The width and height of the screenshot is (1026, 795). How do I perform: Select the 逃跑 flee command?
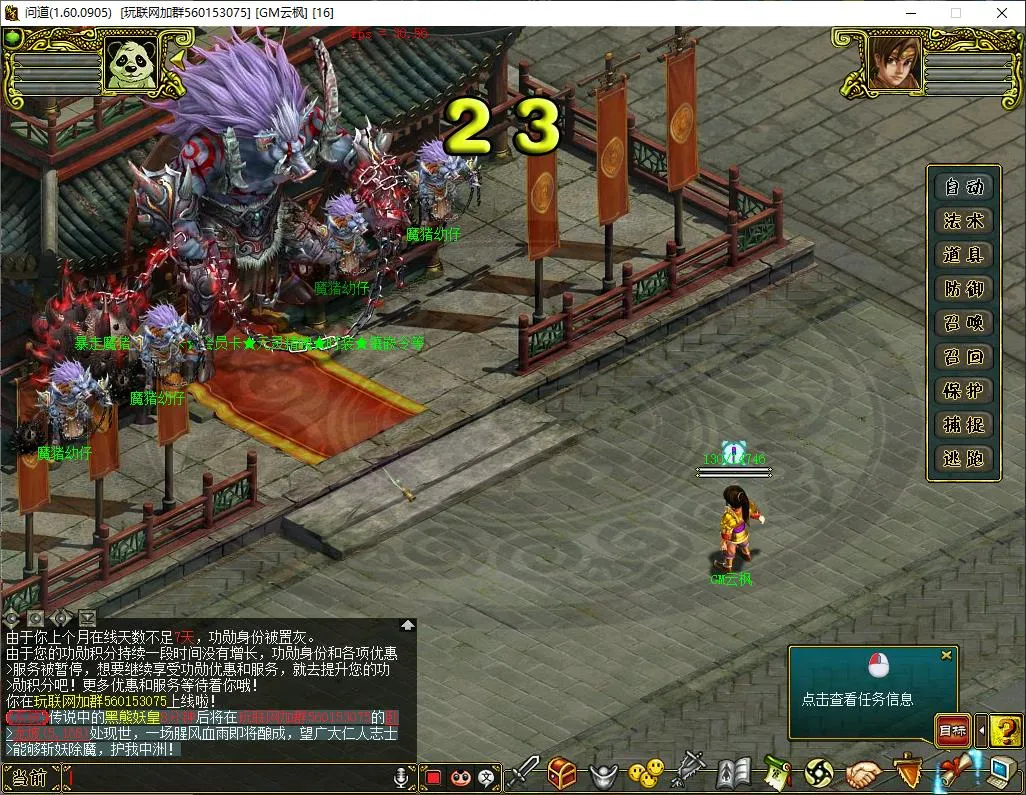click(963, 459)
